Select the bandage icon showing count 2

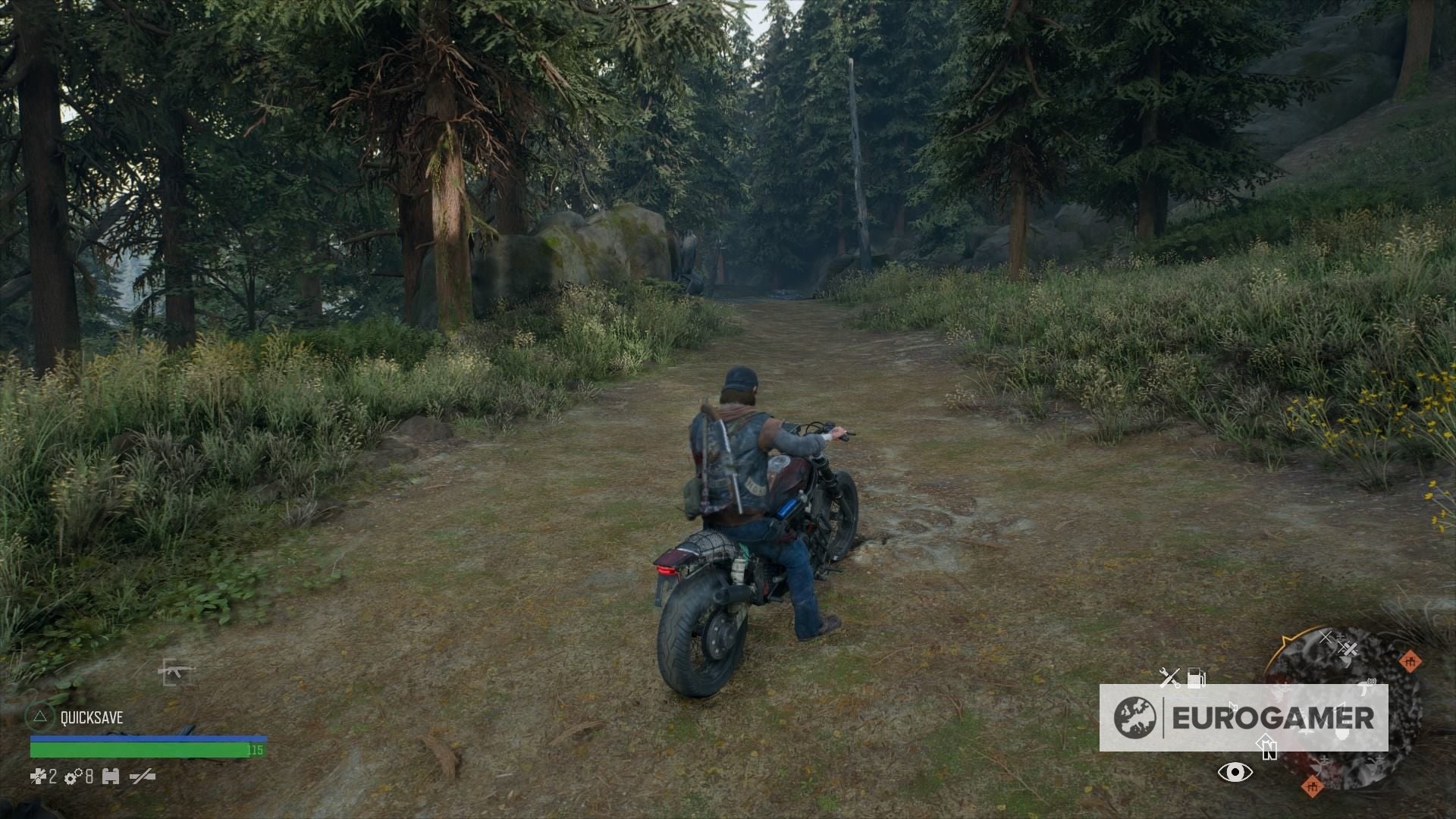[38, 777]
